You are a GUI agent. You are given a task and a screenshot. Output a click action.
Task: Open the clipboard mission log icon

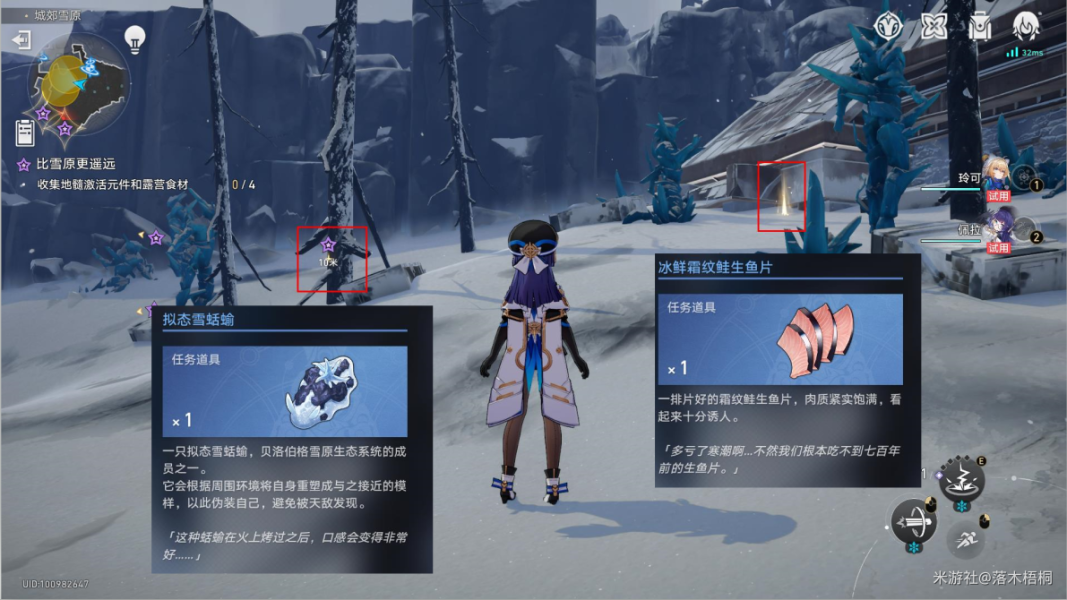(x=25, y=131)
